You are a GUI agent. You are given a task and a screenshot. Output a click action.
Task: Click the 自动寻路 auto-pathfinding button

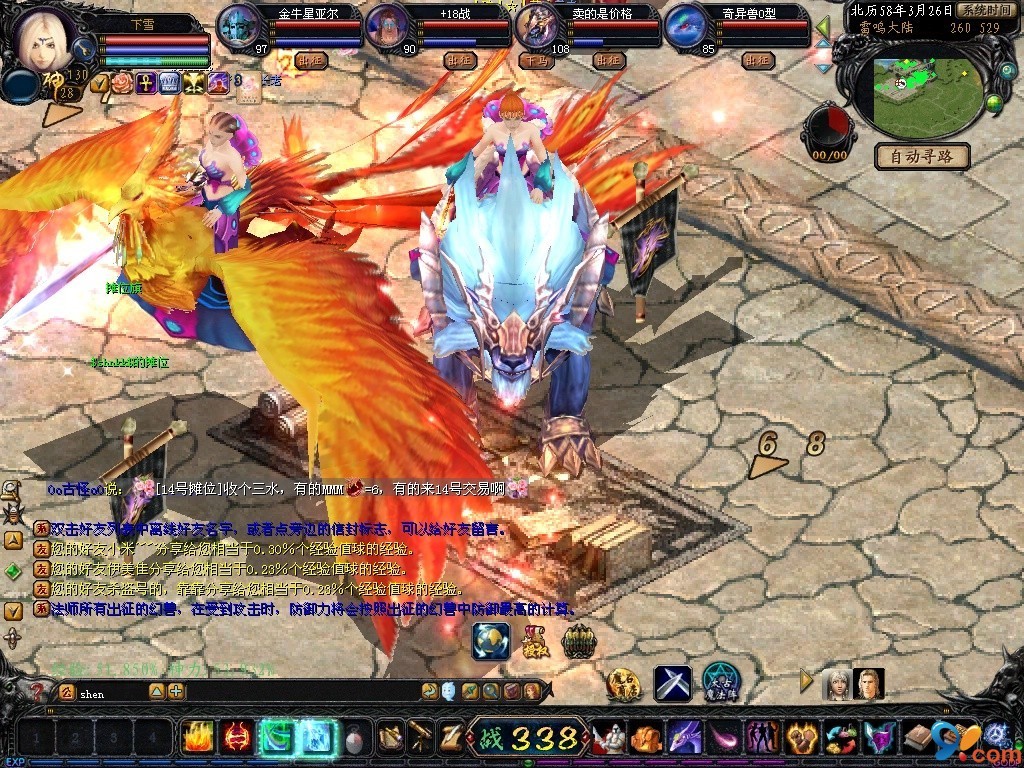pos(921,156)
